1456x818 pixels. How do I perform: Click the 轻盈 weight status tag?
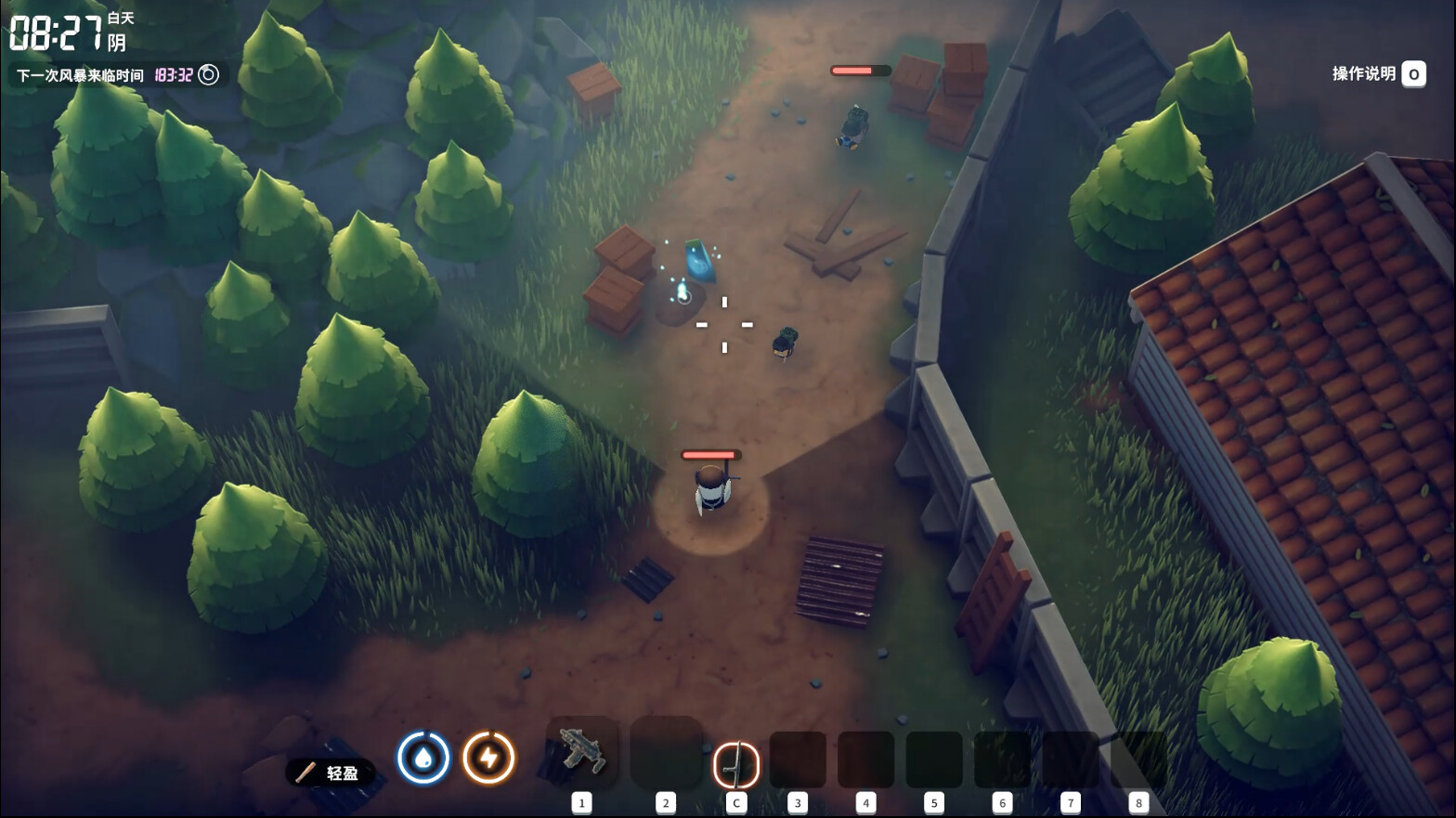point(331,773)
